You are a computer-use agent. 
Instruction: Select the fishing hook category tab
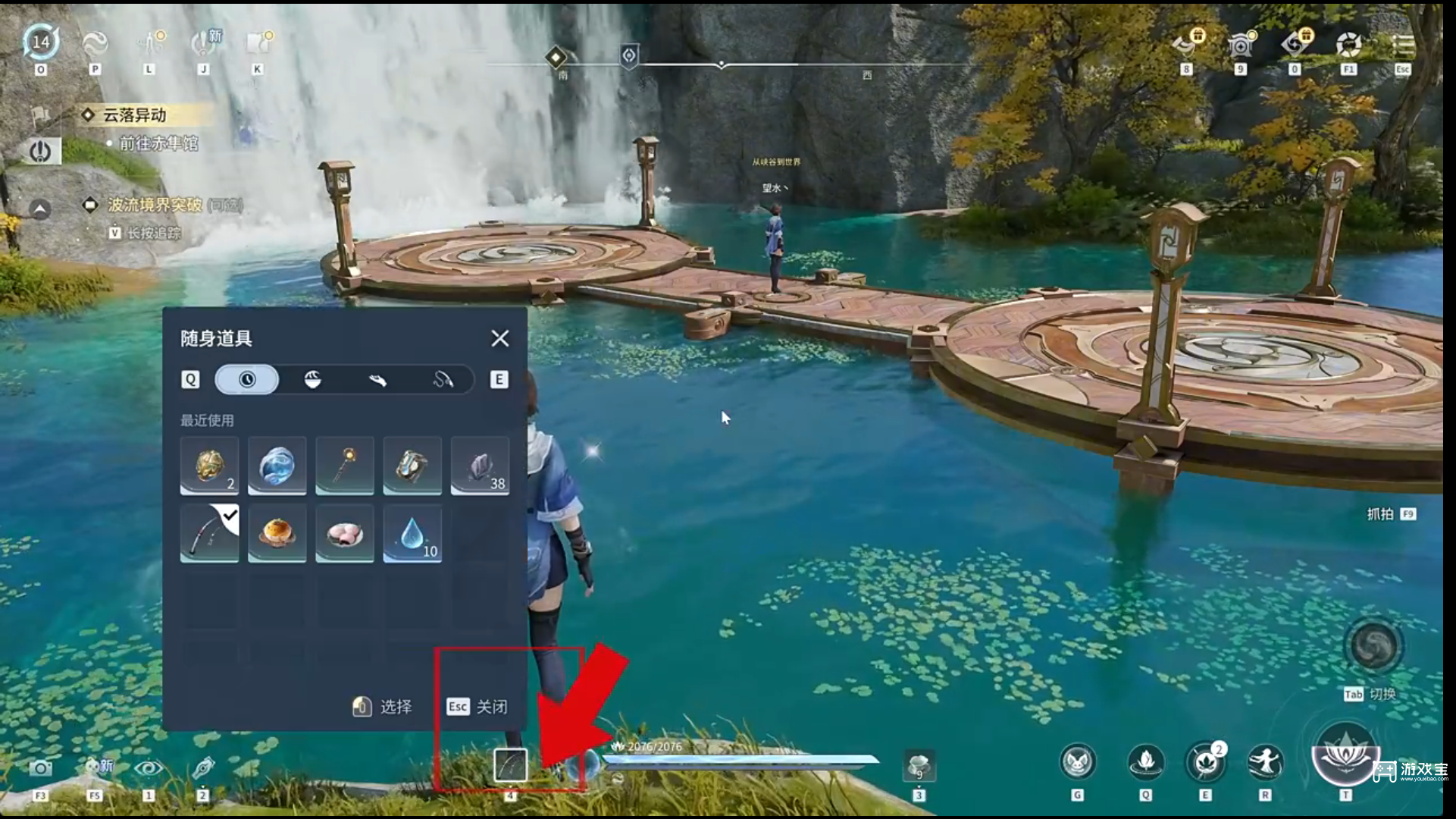(x=443, y=379)
